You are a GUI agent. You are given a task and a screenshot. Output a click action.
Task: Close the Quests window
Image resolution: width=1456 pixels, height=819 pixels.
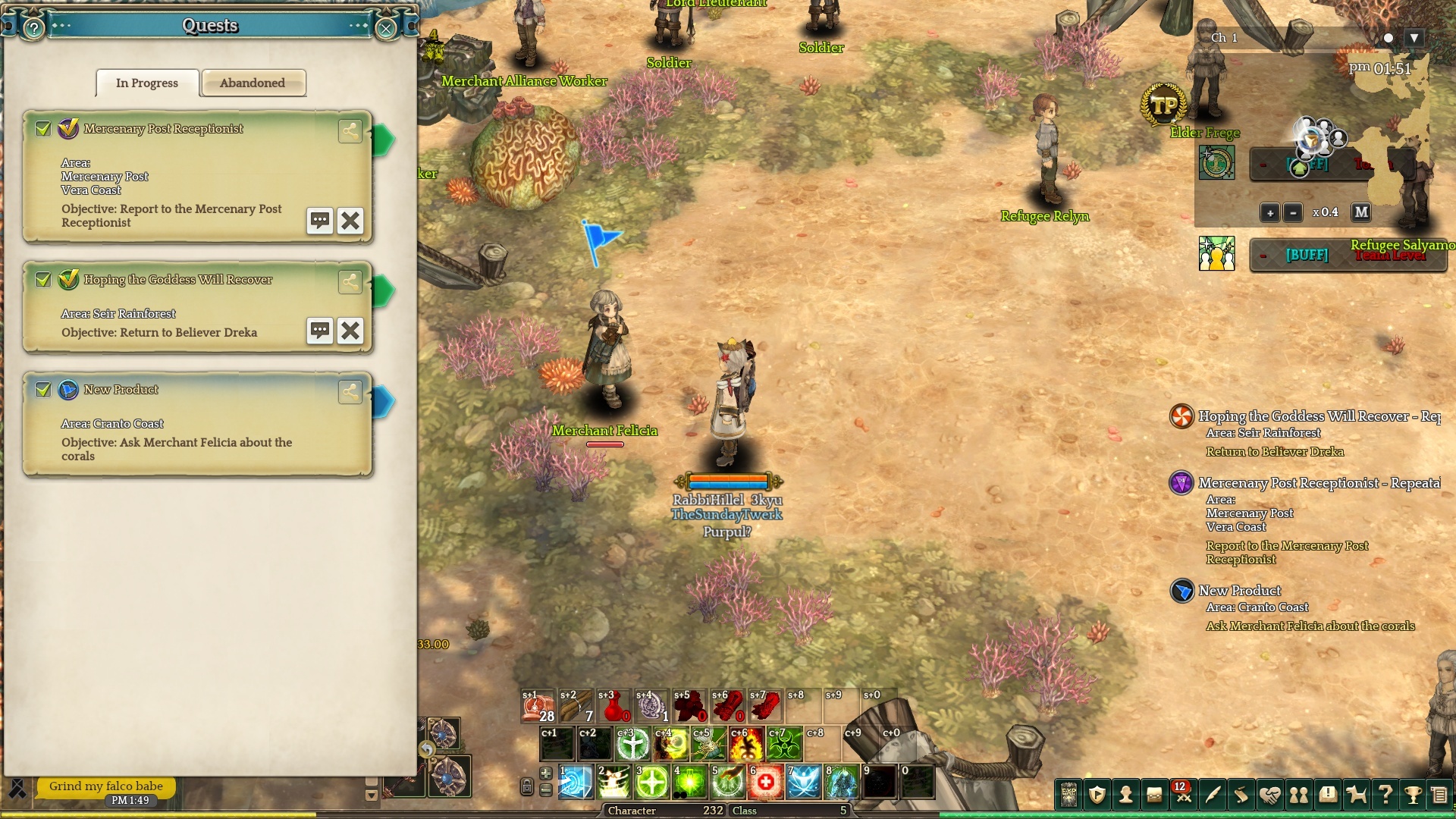(386, 29)
